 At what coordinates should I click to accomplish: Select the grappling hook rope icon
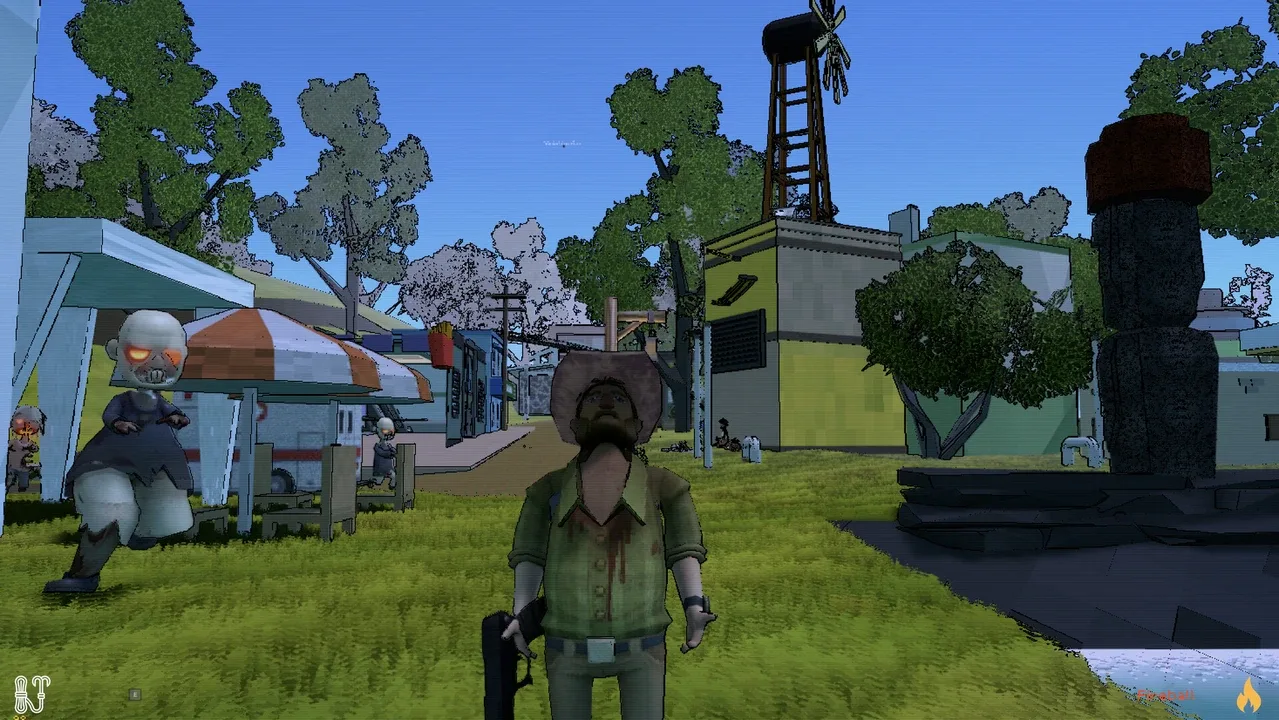point(31,694)
